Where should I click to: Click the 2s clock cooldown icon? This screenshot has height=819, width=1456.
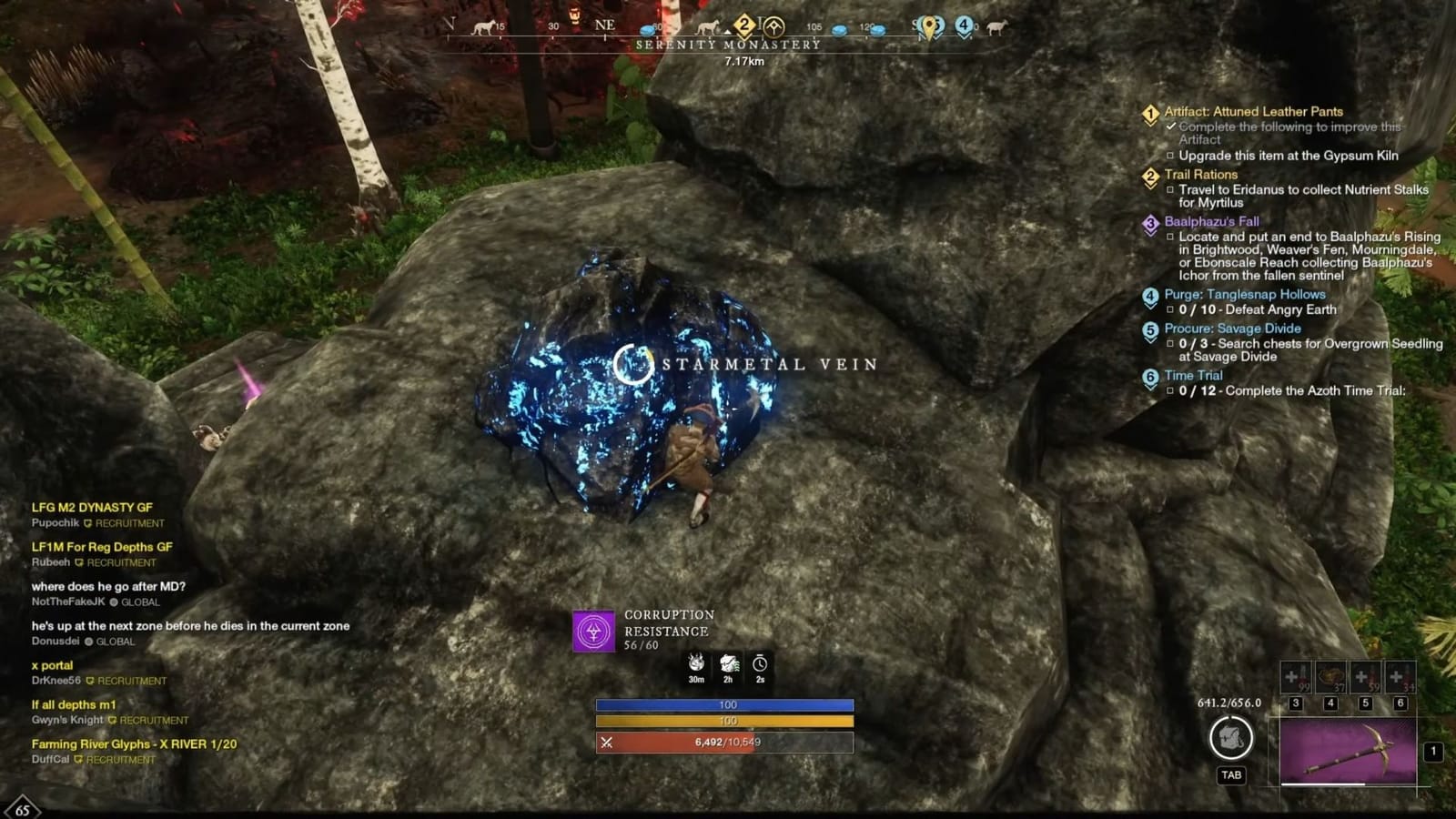click(760, 662)
